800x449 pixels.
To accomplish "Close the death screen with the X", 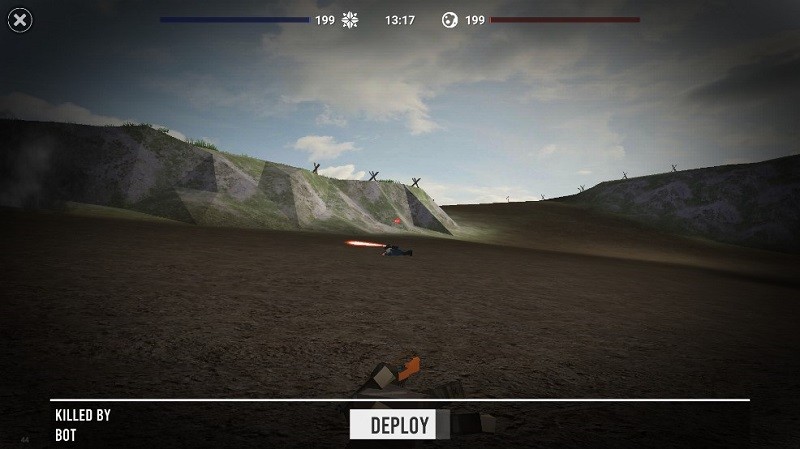I will (18, 19).
